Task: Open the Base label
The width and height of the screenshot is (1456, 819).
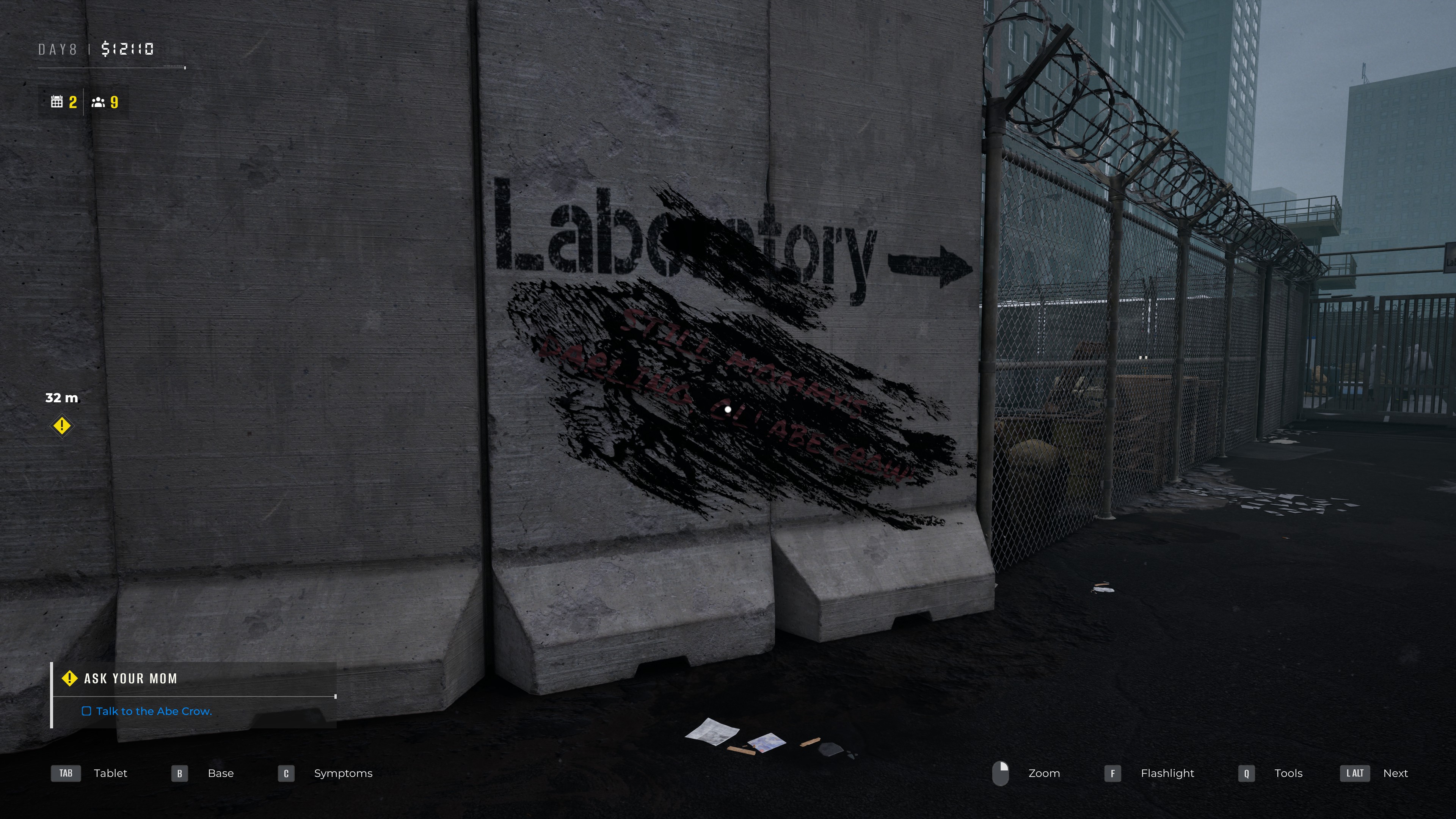Action: [220, 773]
